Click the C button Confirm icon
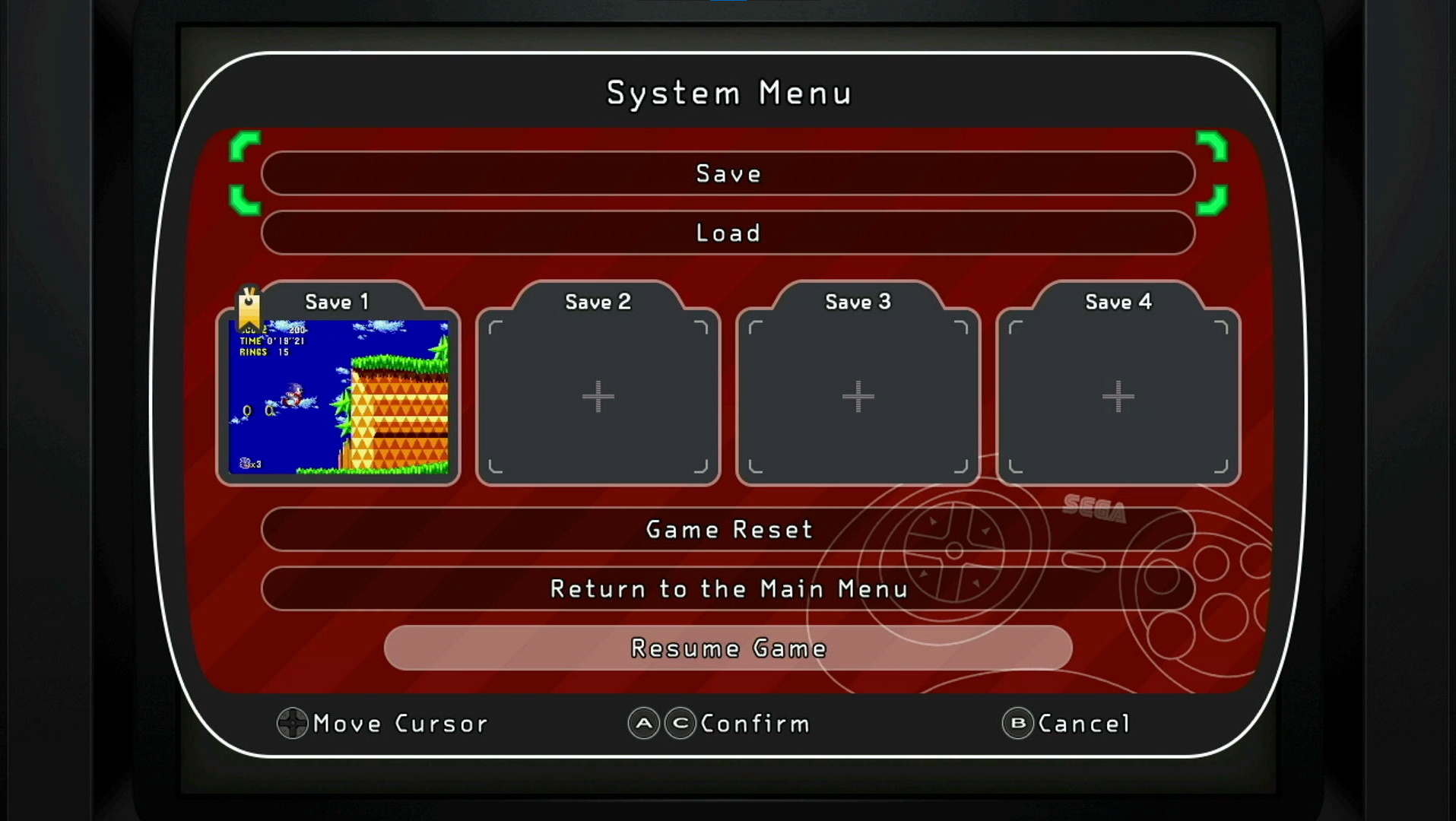 (681, 724)
